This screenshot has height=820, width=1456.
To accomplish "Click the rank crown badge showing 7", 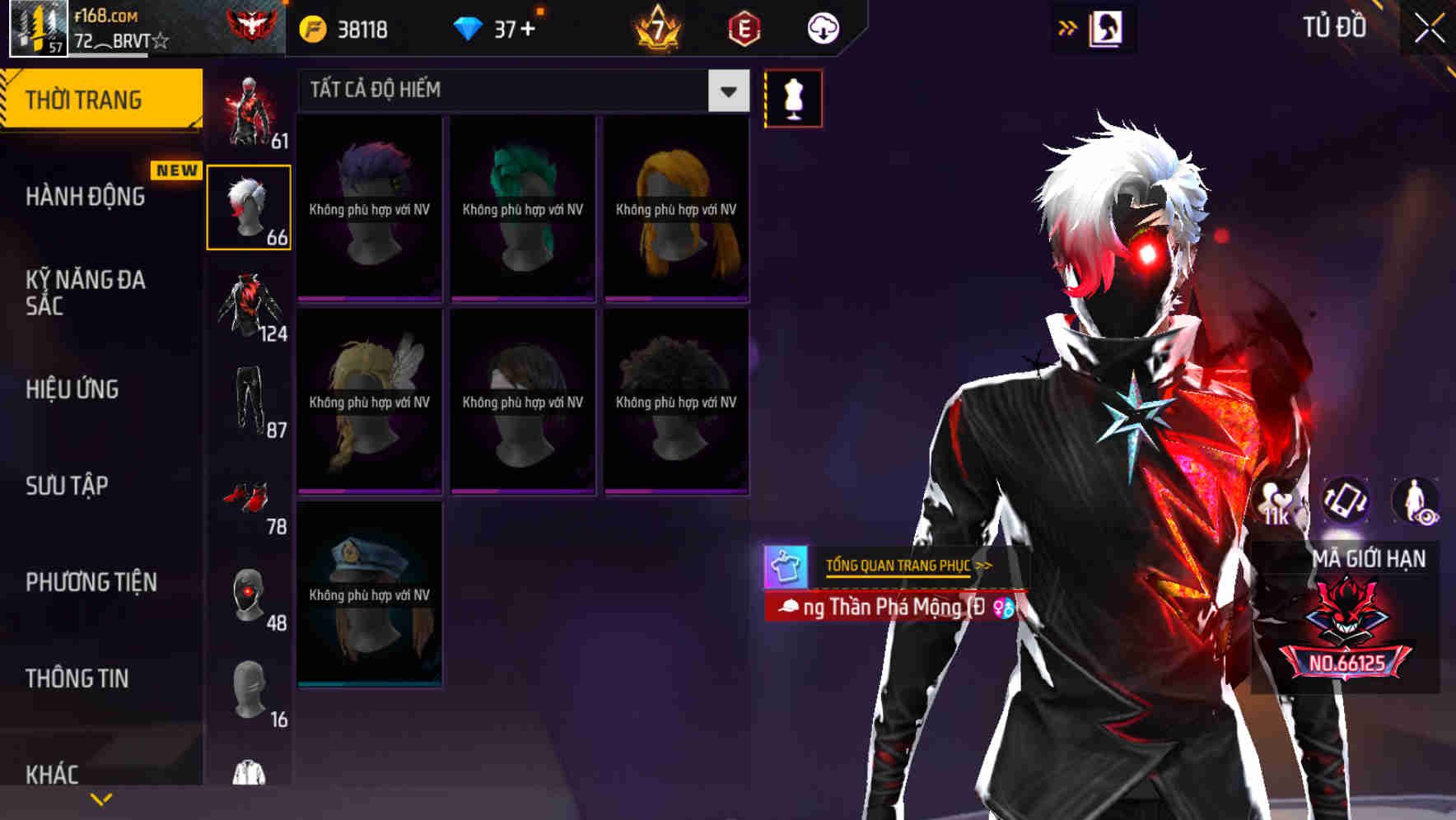I will [656, 27].
